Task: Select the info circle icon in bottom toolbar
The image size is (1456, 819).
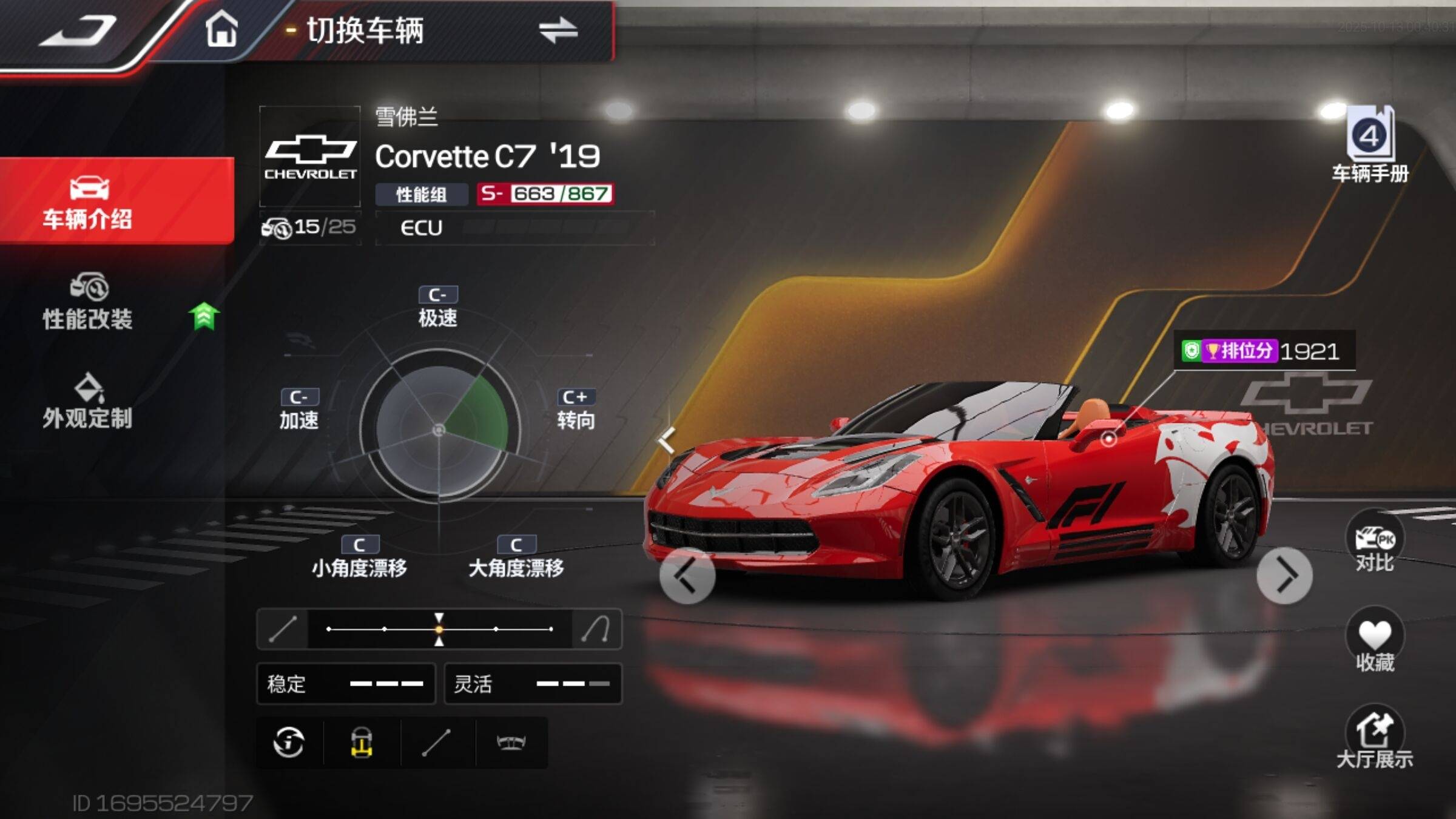Action: click(289, 743)
